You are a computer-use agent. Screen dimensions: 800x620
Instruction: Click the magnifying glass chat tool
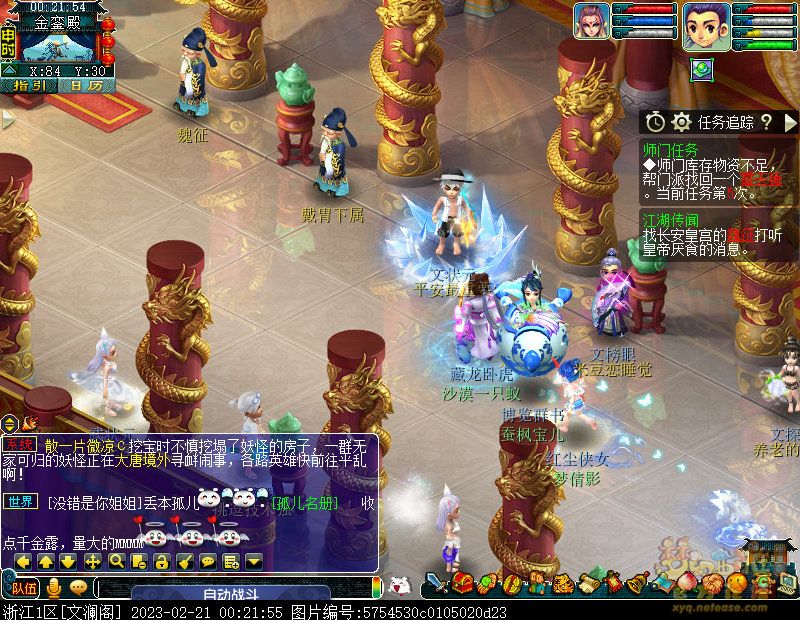pyautogui.click(x=118, y=562)
